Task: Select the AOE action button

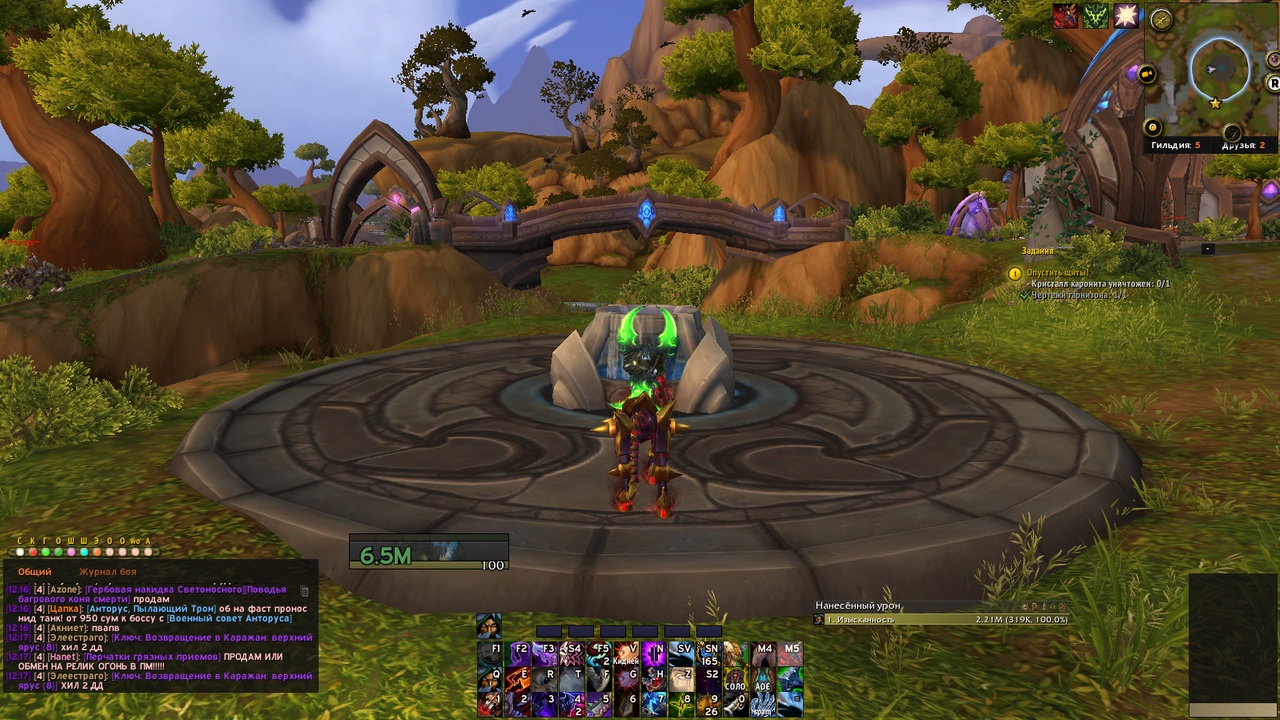Action: coord(764,679)
